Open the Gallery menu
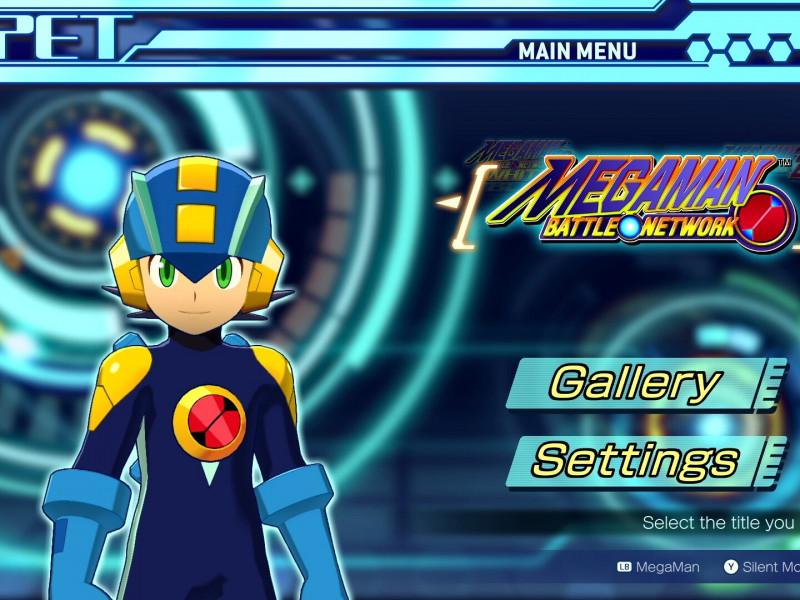This screenshot has height=600, width=800. (636, 383)
